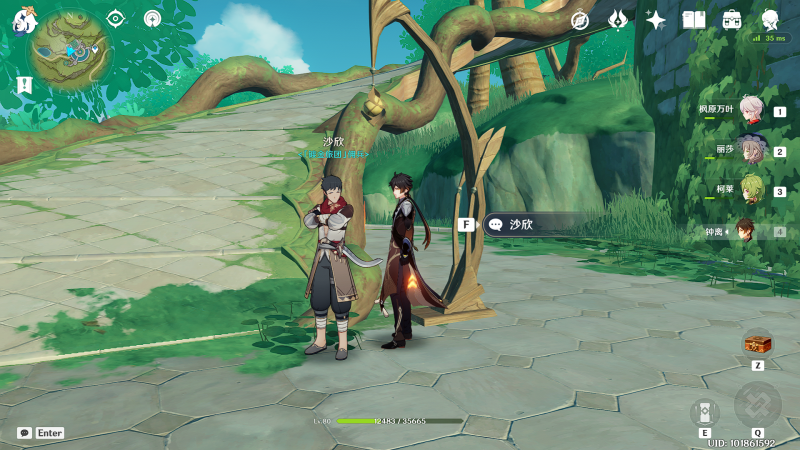The width and height of the screenshot is (800, 450).
Task: Open the compass events icon
Action: click(580, 20)
